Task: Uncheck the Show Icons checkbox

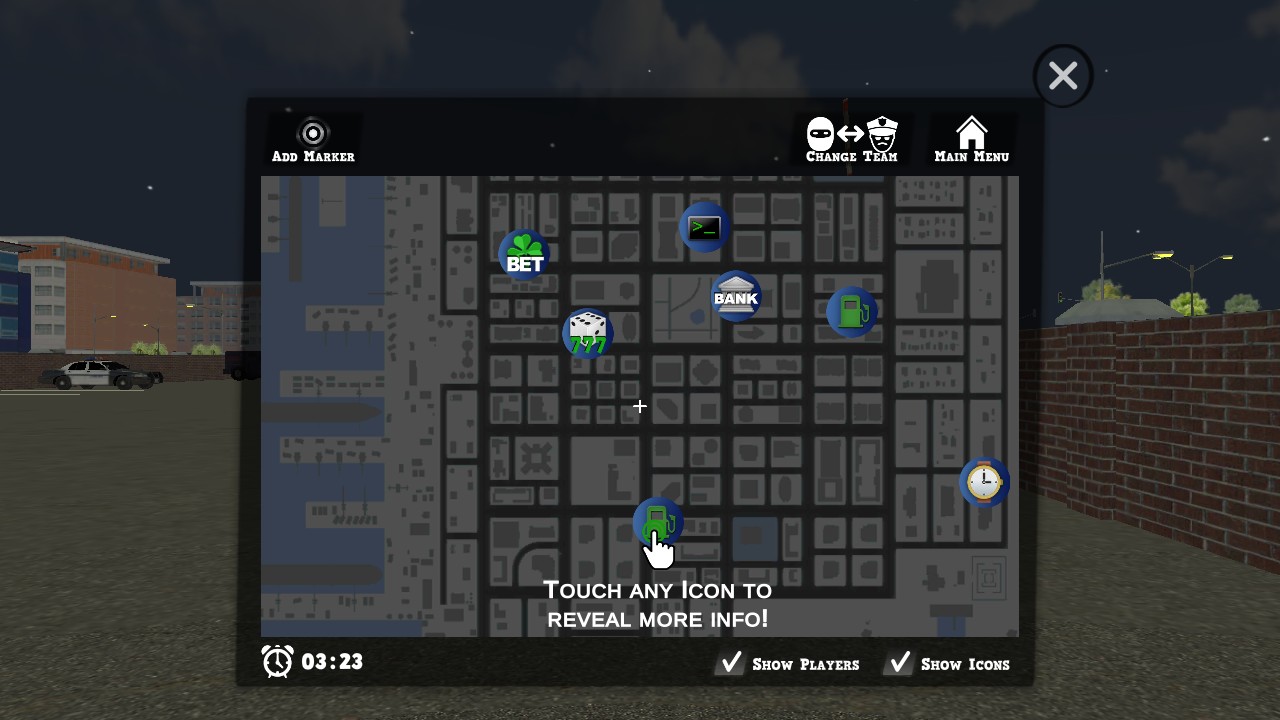Action: [900, 663]
